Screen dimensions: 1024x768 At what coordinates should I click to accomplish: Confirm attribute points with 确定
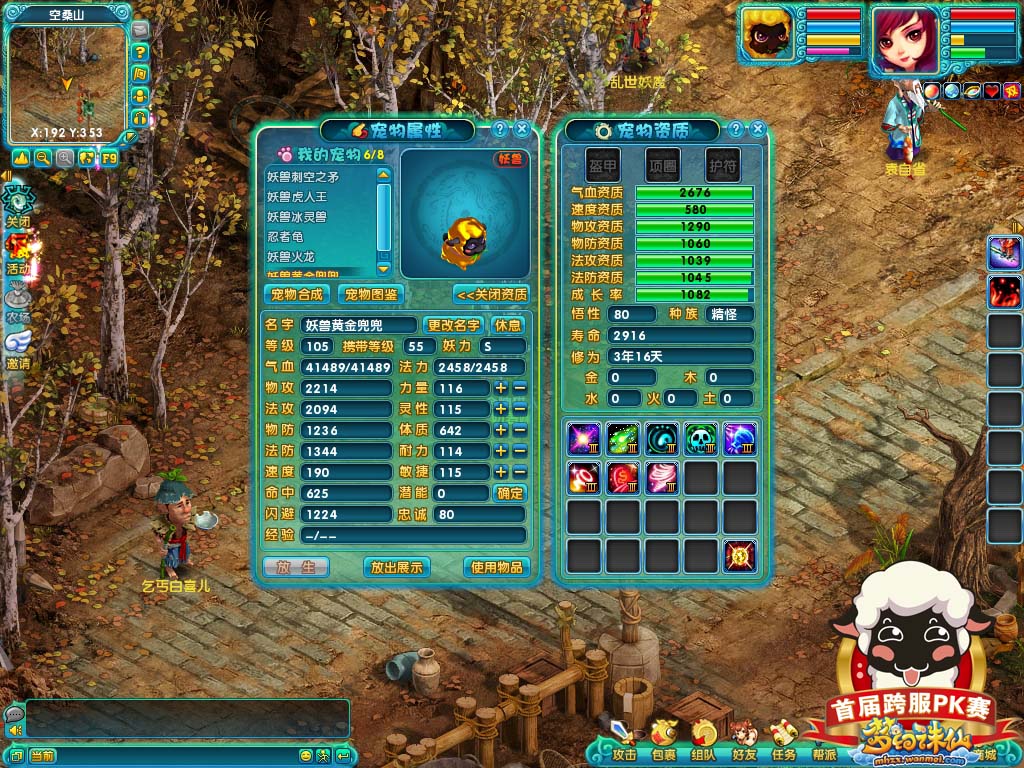pos(510,493)
